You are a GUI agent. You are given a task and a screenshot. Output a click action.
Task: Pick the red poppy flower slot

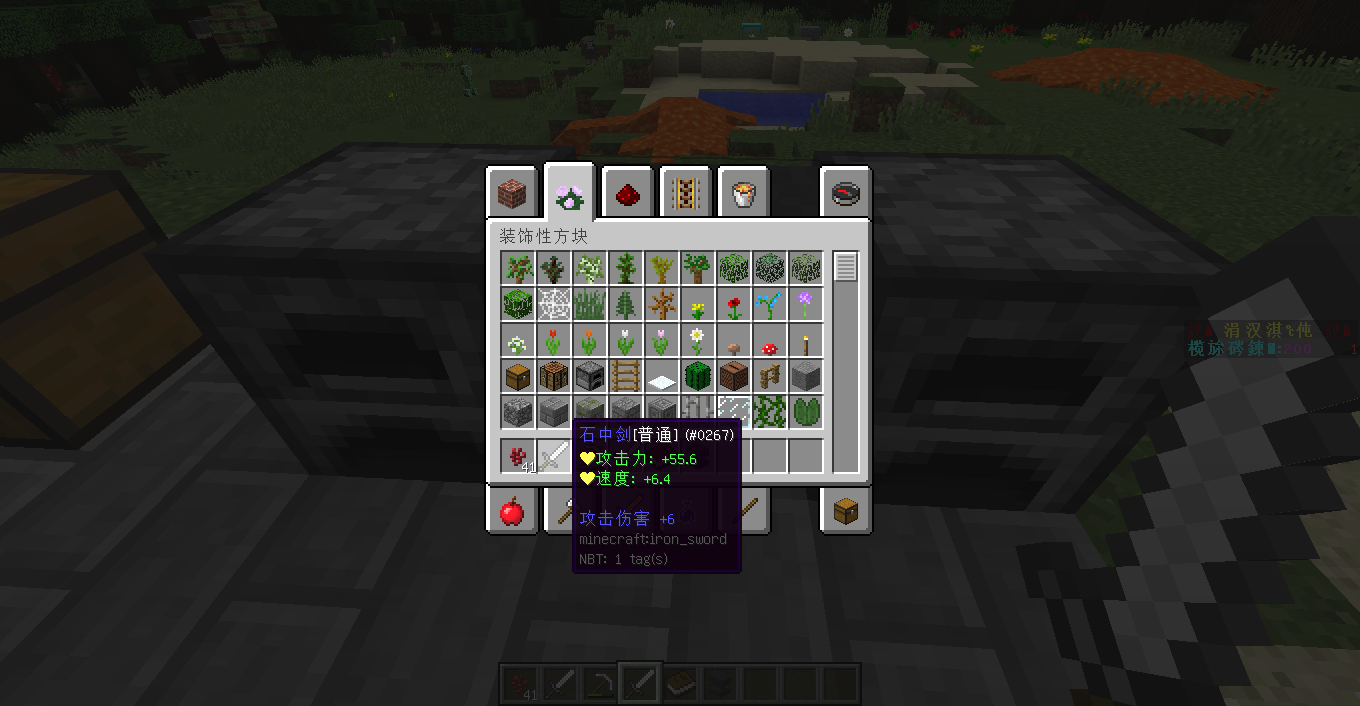coord(734,304)
